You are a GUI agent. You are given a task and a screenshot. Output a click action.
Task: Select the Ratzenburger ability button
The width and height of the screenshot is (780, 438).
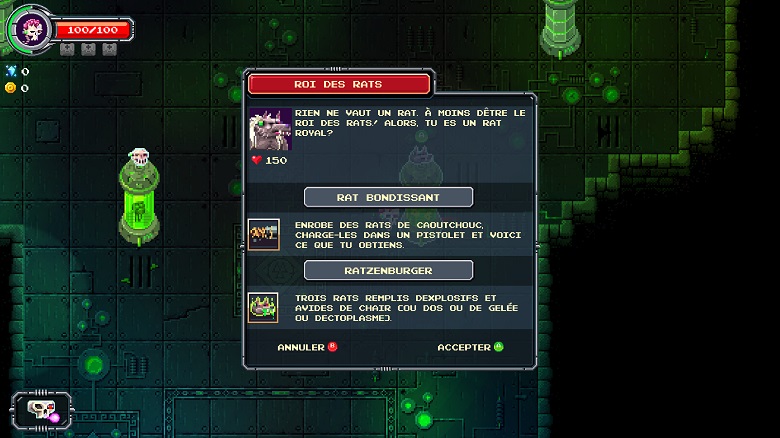(x=388, y=270)
